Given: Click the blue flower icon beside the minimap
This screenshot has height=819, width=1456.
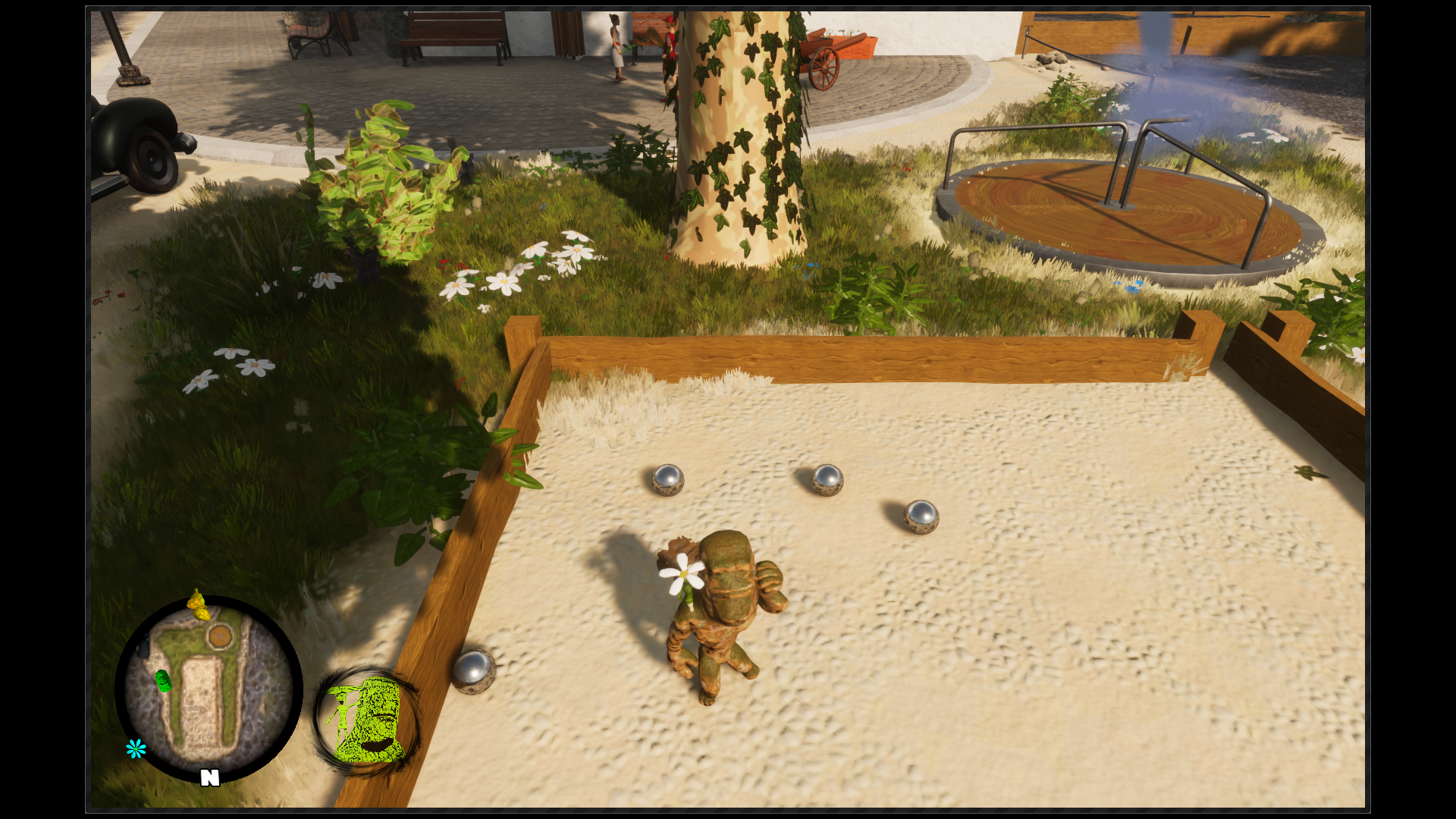Looking at the screenshot, I should [x=134, y=750].
